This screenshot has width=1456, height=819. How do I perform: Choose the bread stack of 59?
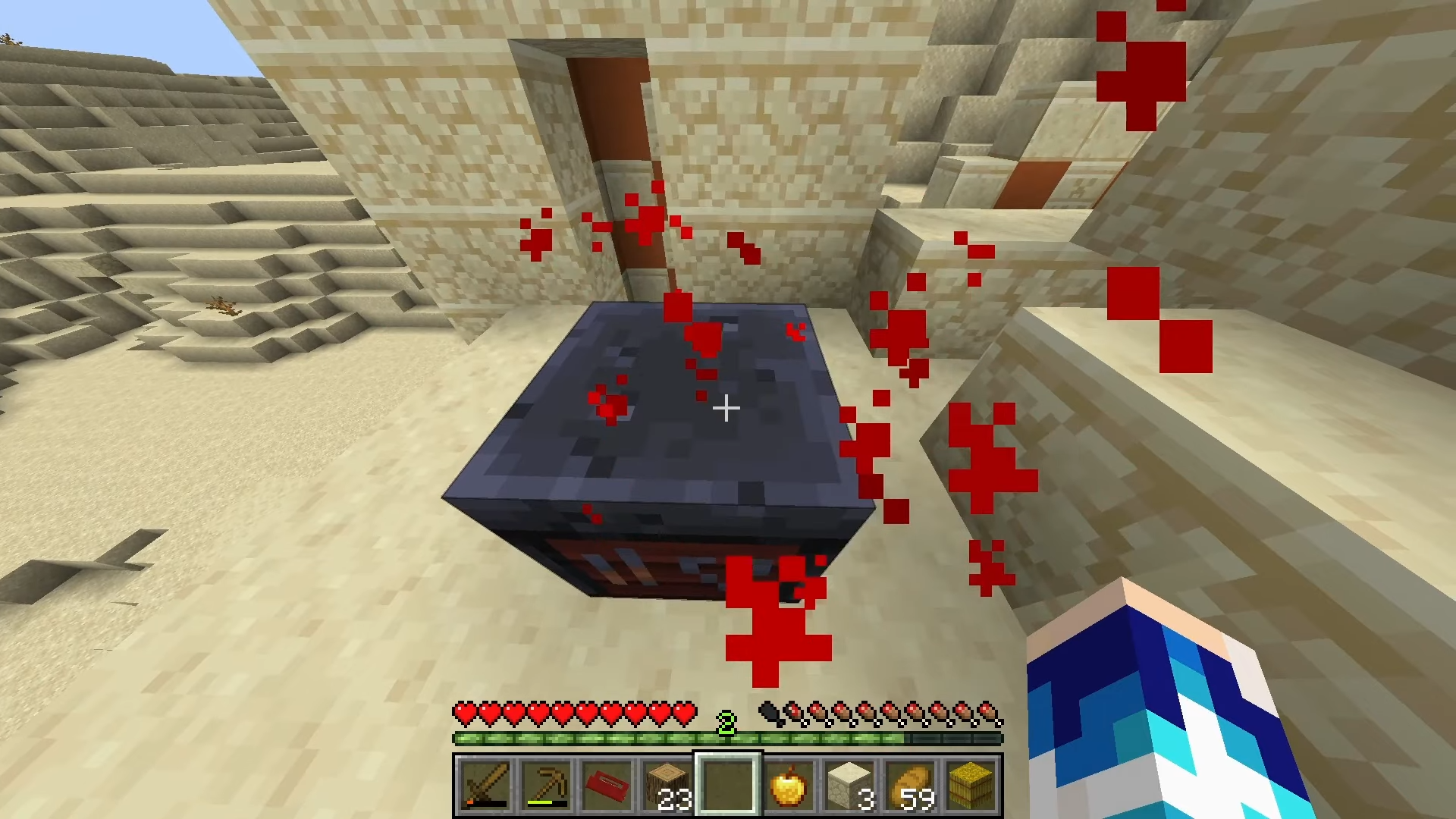click(910, 785)
